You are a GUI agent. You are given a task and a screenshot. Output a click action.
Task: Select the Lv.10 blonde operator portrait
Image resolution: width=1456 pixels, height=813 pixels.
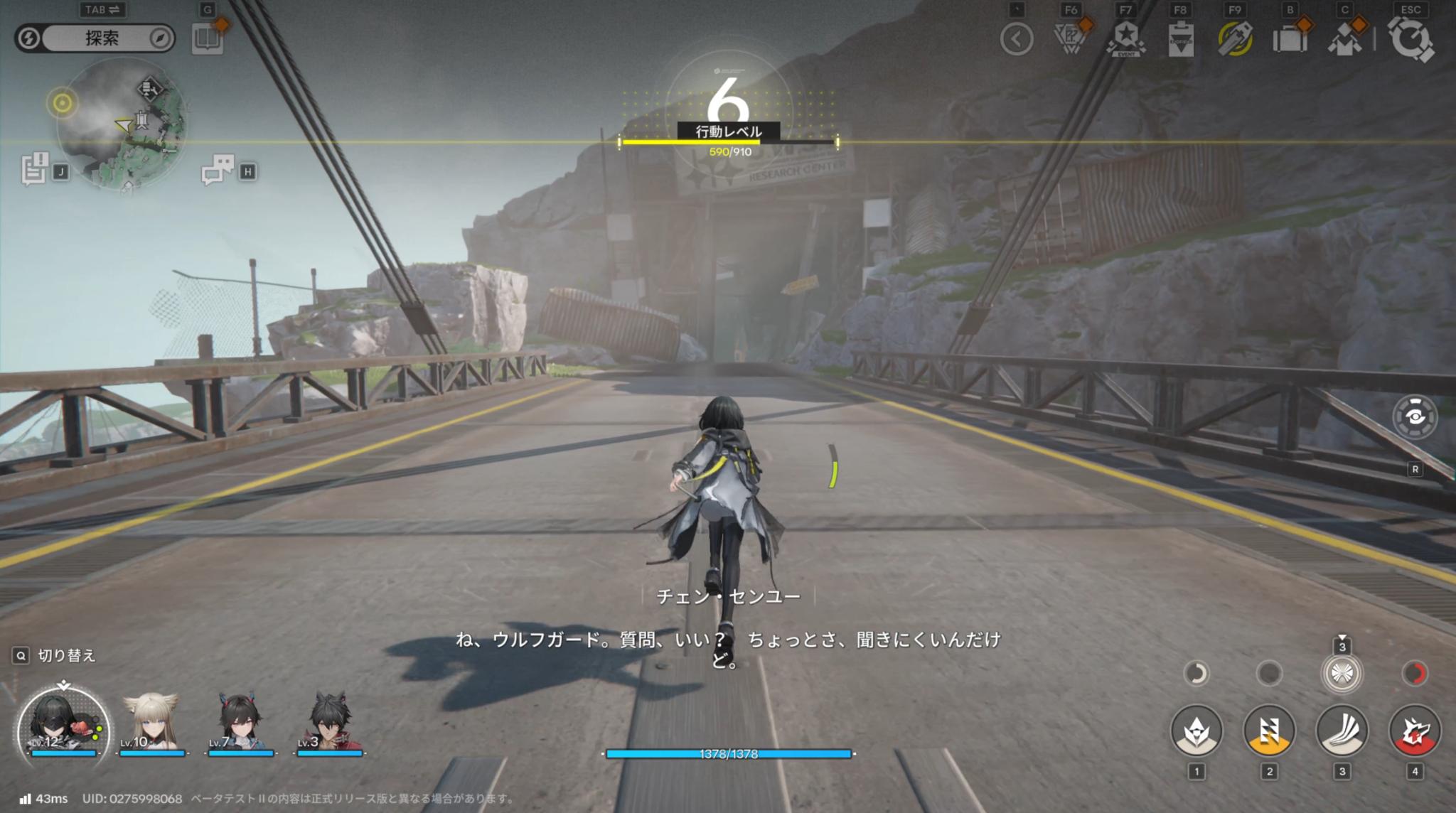tap(151, 721)
